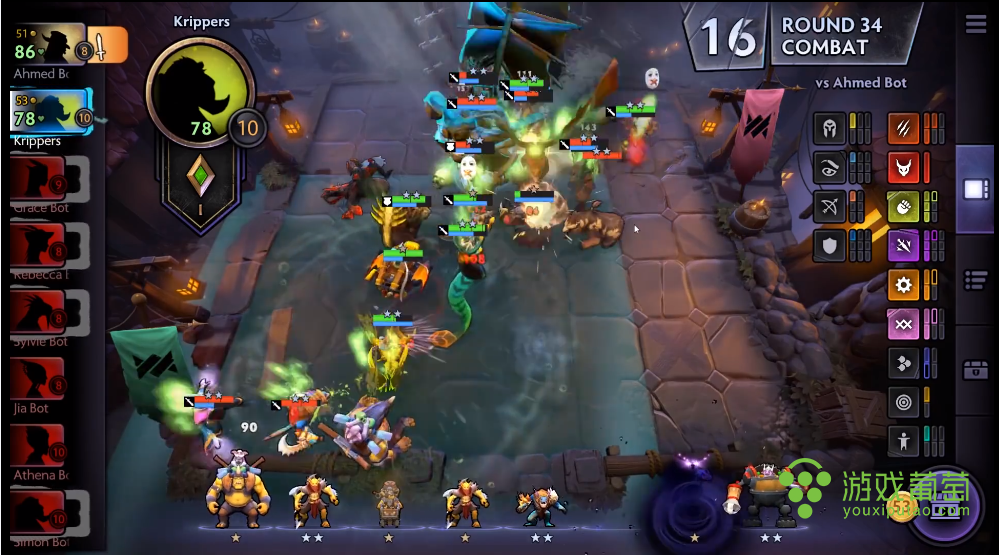This screenshot has height=555, width=999.
Task: Open the red demon alliance icon
Action: coord(903,167)
